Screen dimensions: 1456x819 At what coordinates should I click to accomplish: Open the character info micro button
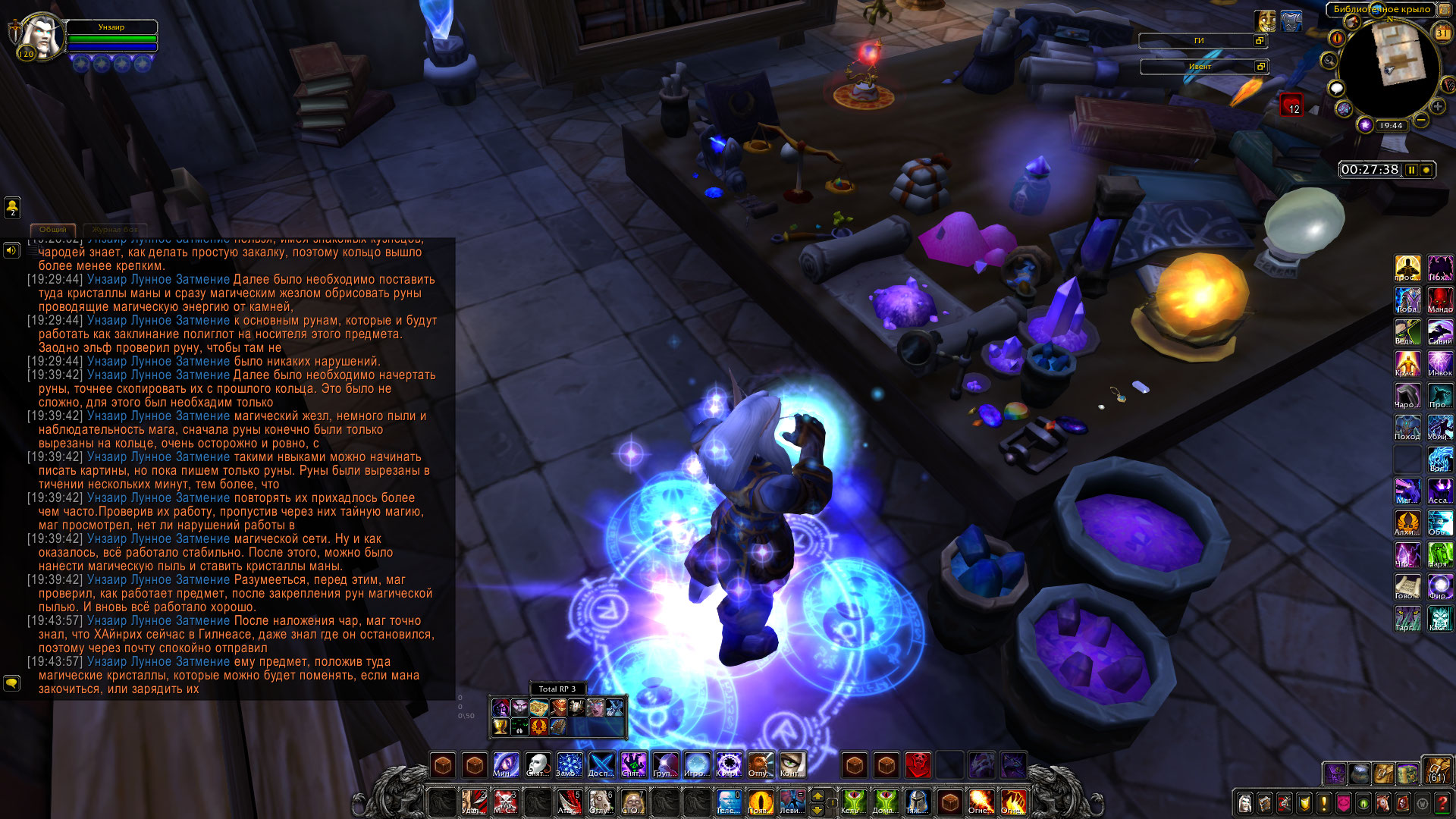(1244, 802)
